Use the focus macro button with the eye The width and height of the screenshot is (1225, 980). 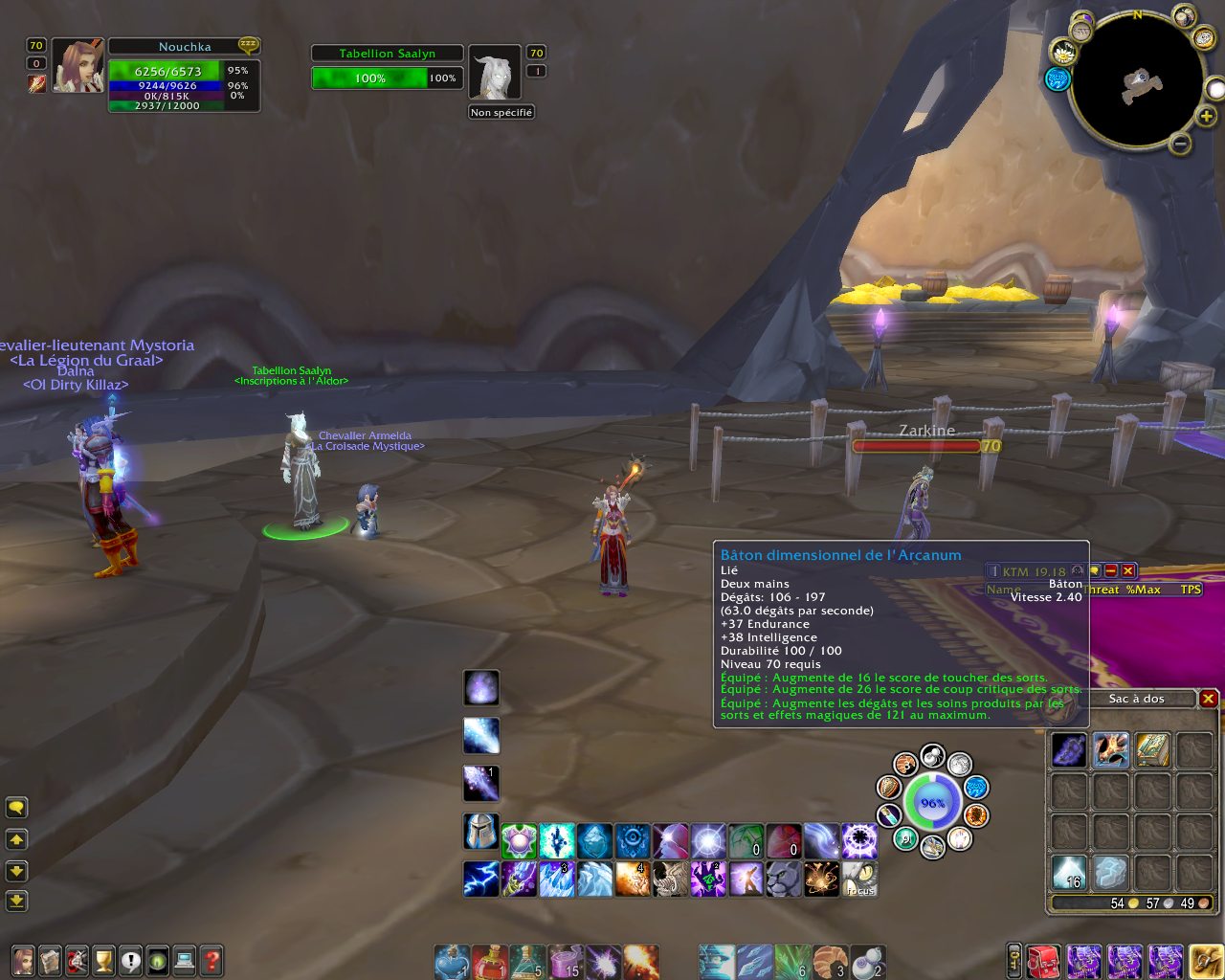859,879
